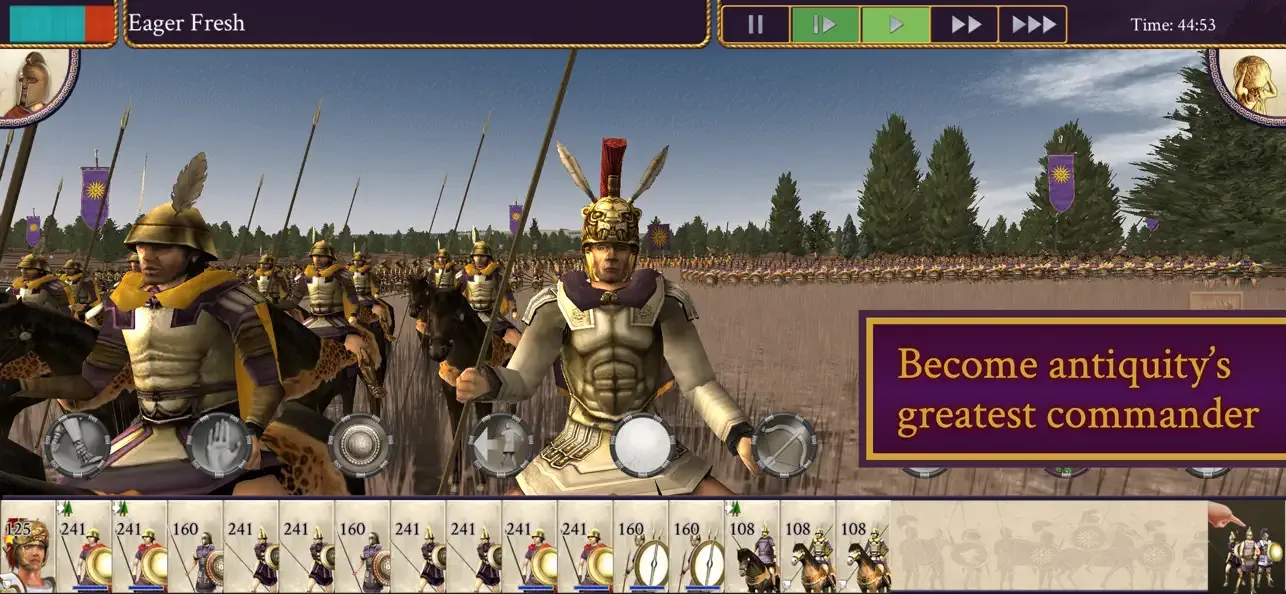Toggle the bow fire-at-will icon
Image resolution: width=1286 pixels, height=594 pixels.
[x=784, y=443]
